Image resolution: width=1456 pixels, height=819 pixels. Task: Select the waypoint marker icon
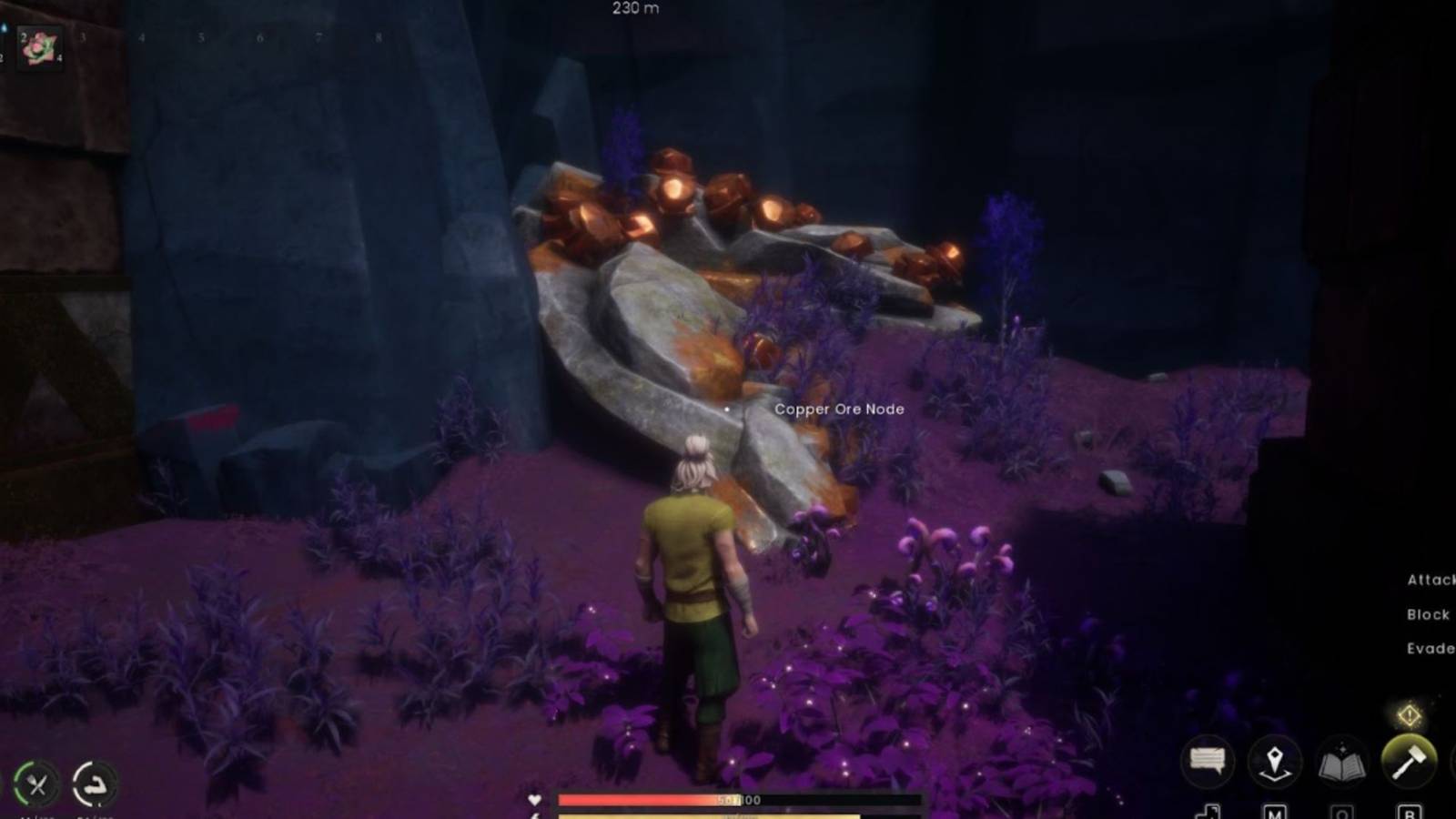[x=1276, y=761]
